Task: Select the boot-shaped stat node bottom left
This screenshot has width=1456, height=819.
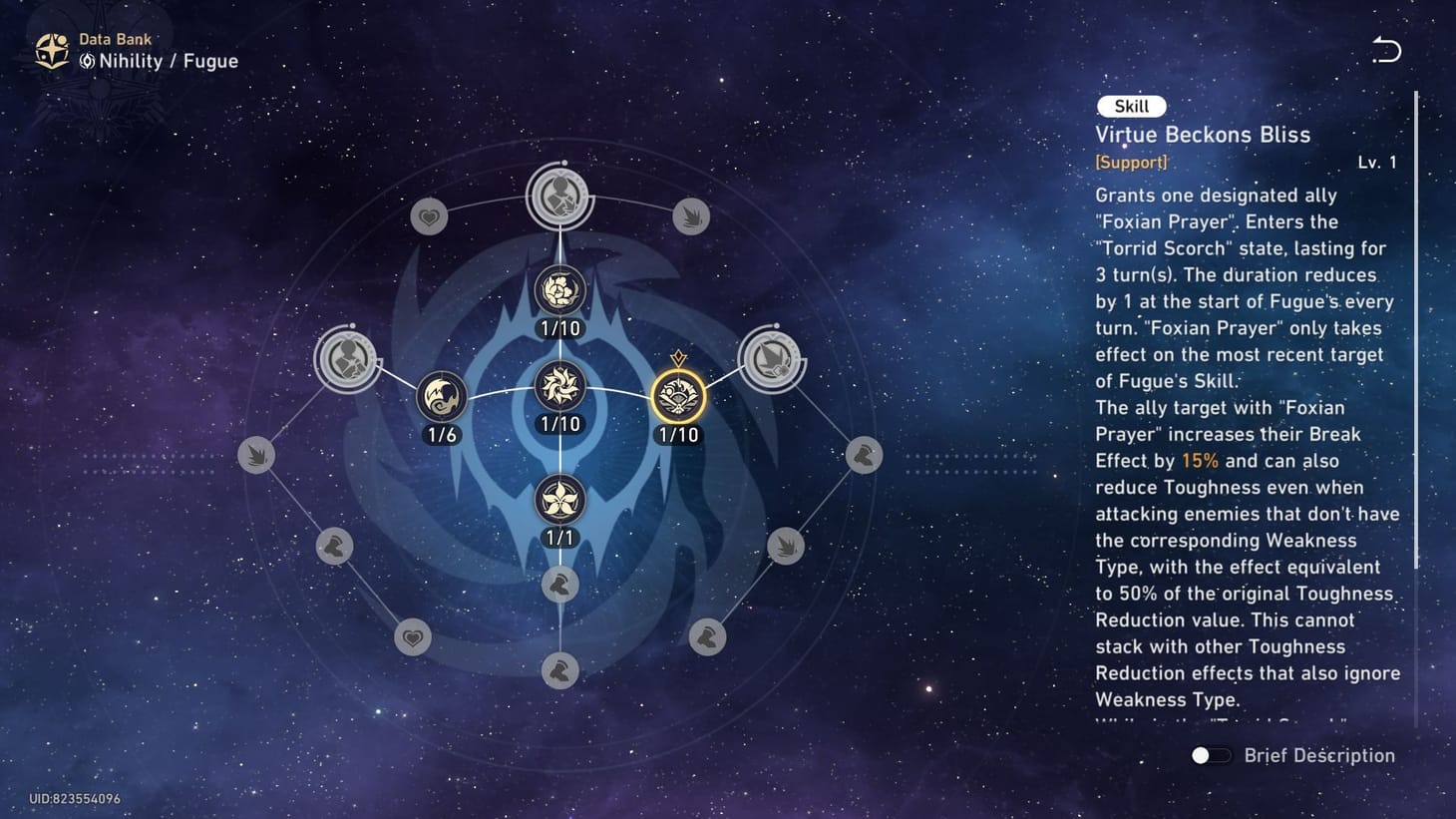Action: 333,547
